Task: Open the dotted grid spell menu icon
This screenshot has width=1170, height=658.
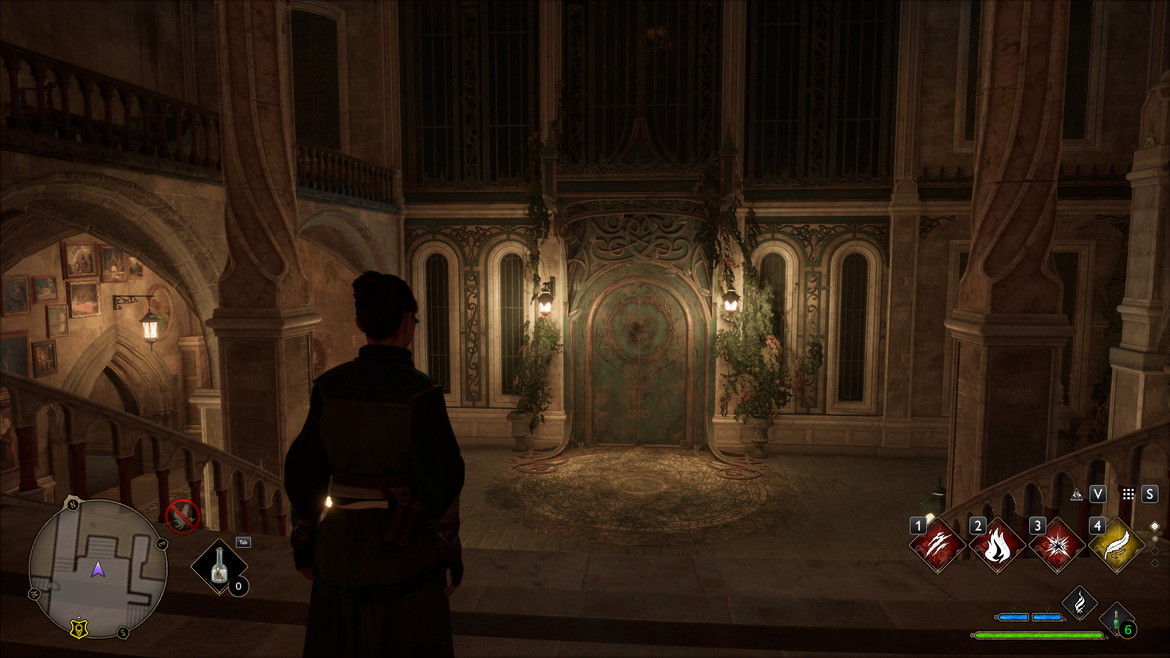Action: click(x=1128, y=494)
